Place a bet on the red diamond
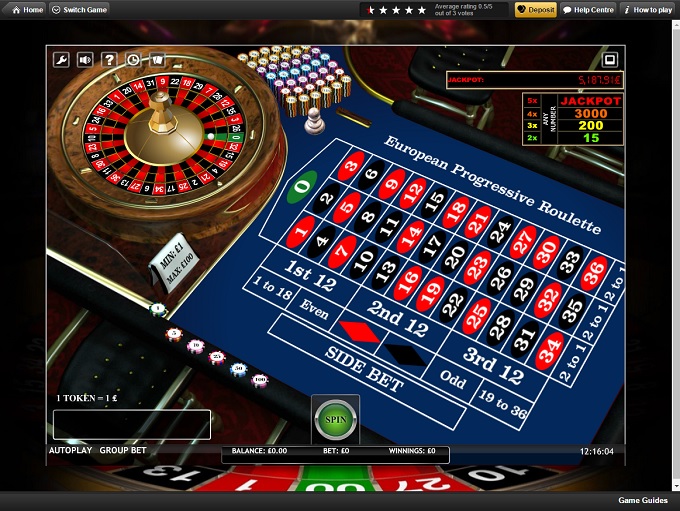 point(359,330)
